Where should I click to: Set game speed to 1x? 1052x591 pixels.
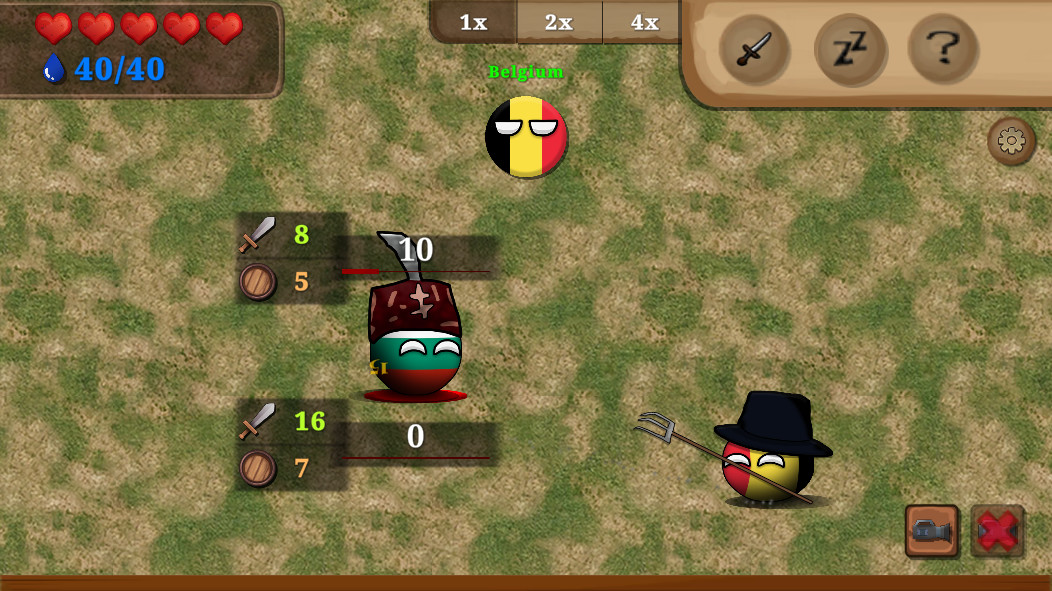[473, 22]
